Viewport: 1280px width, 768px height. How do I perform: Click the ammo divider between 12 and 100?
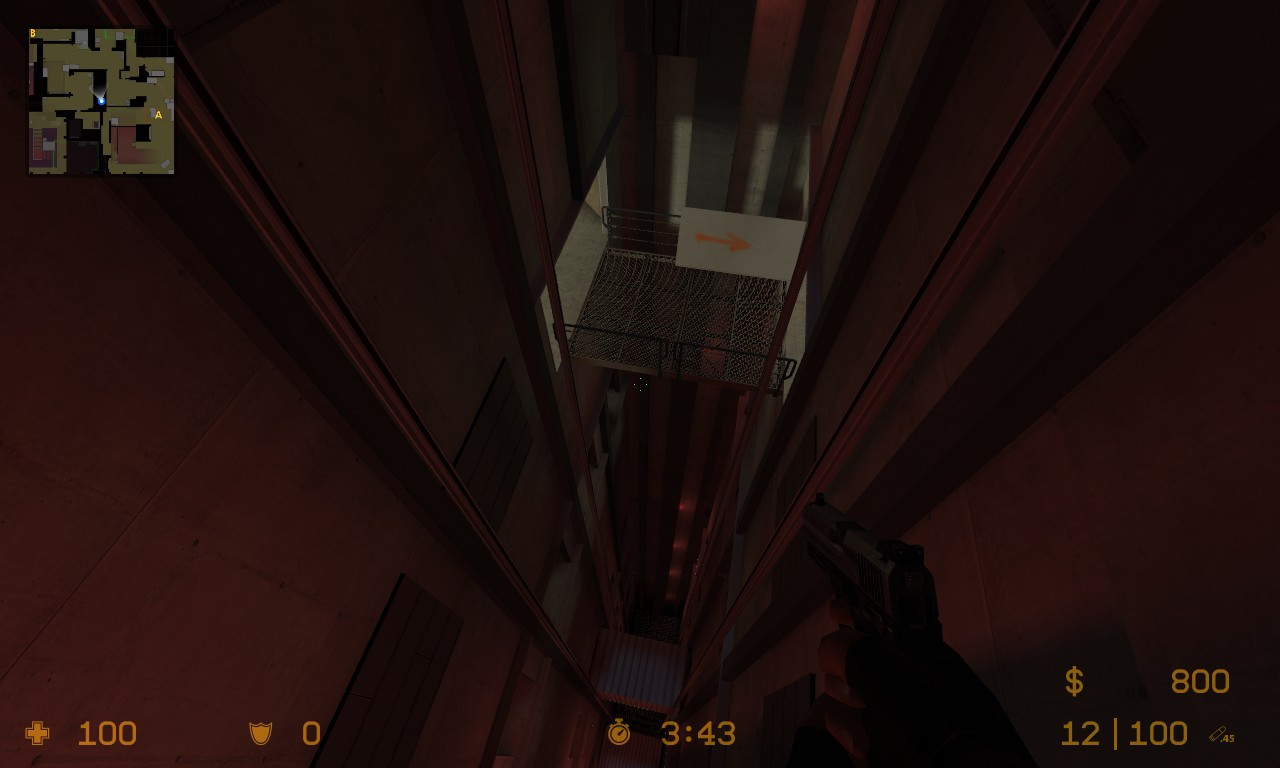pos(1115,733)
